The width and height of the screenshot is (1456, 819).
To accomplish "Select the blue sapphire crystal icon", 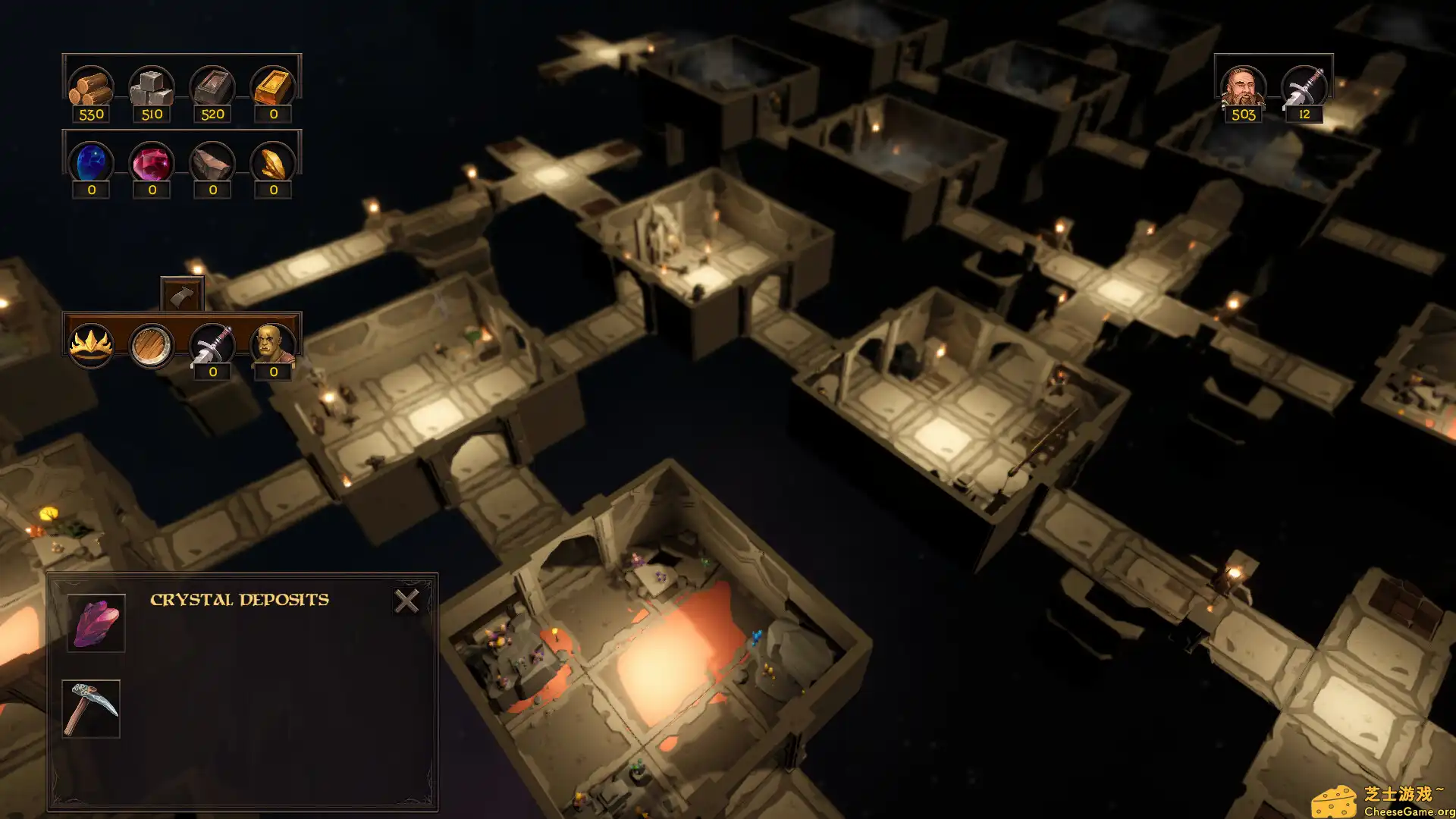I will pos(91,162).
